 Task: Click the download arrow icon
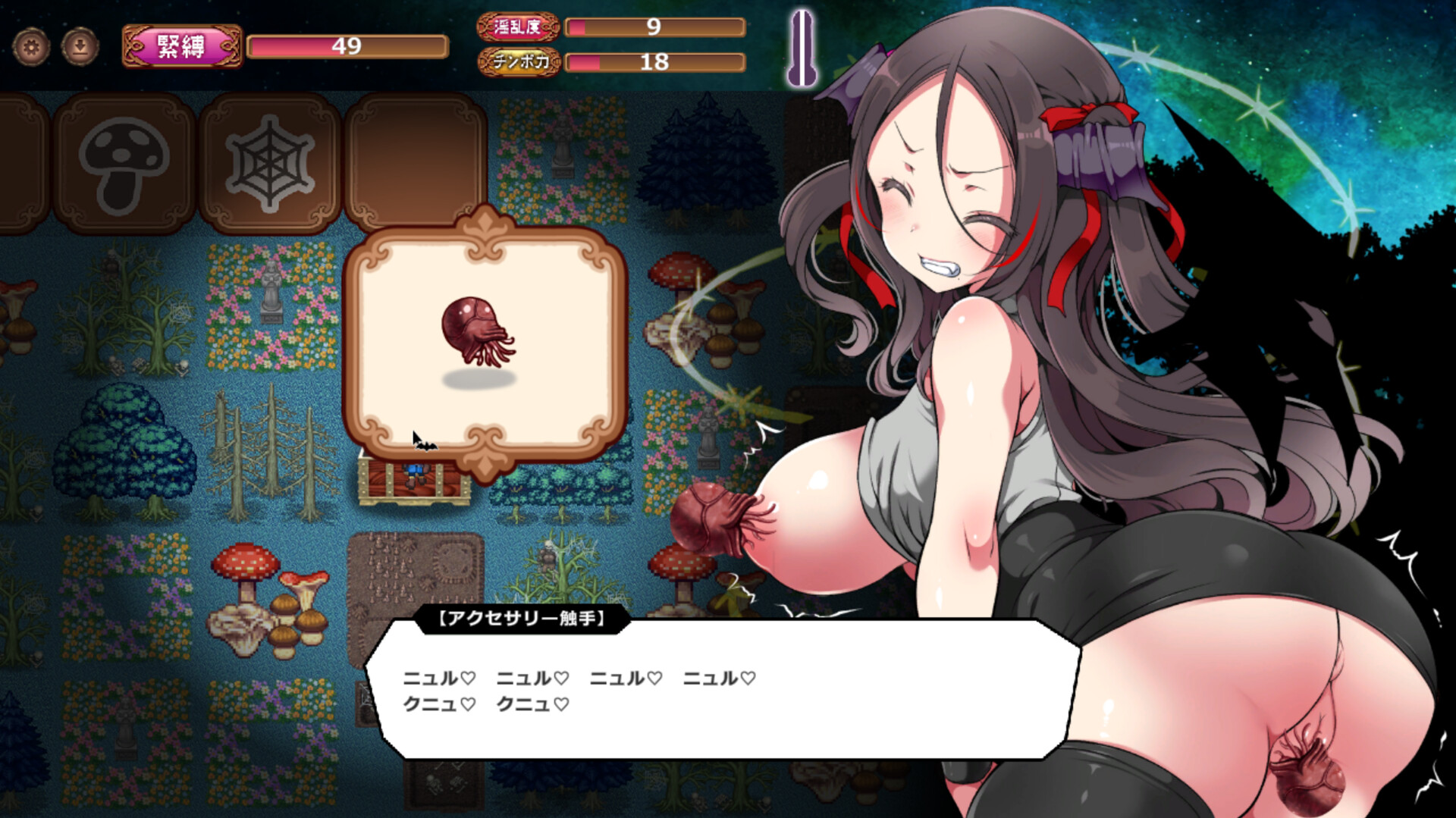78,45
